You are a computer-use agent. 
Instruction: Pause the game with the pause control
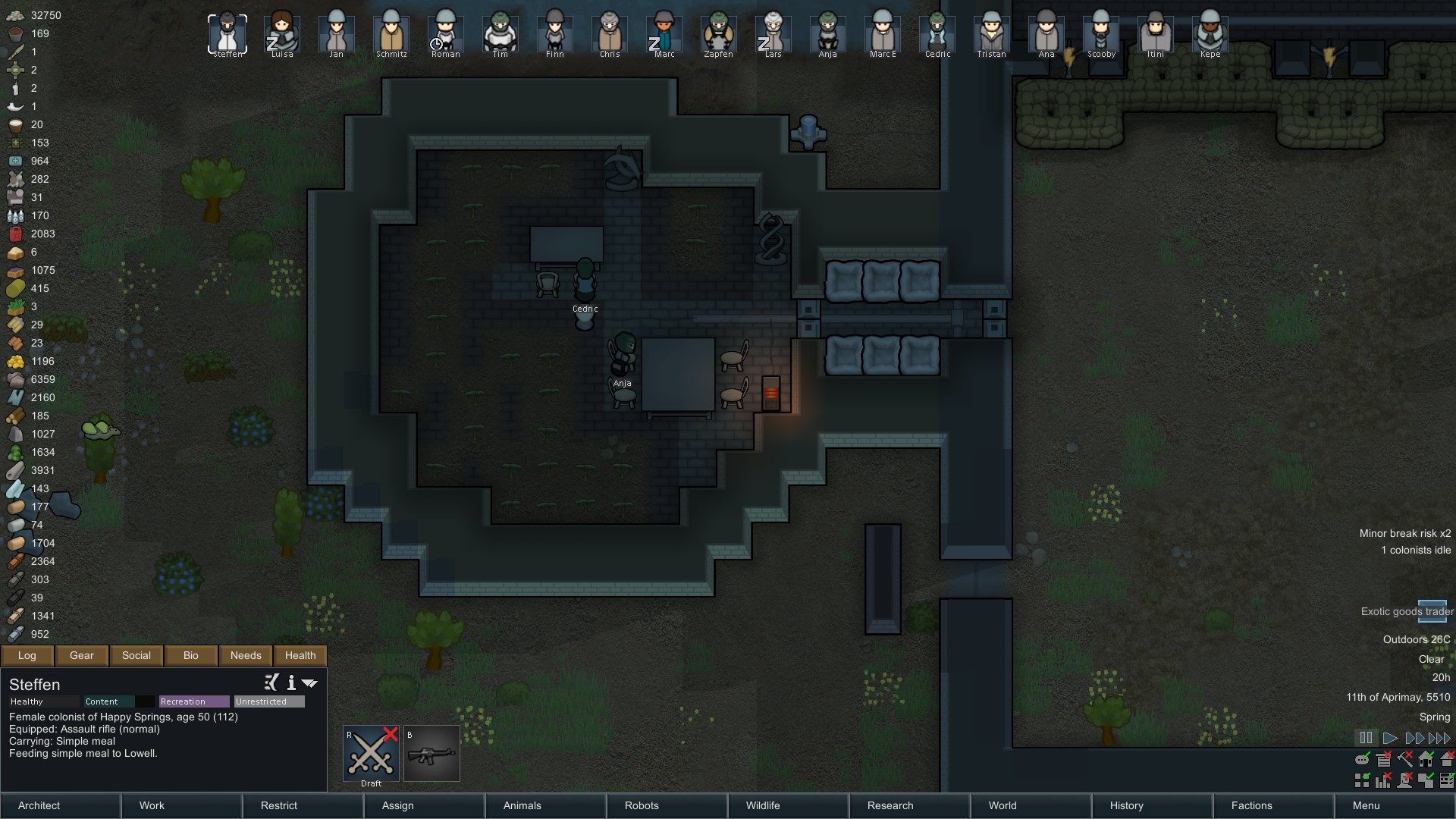pyautogui.click(x=1367, y=737)
